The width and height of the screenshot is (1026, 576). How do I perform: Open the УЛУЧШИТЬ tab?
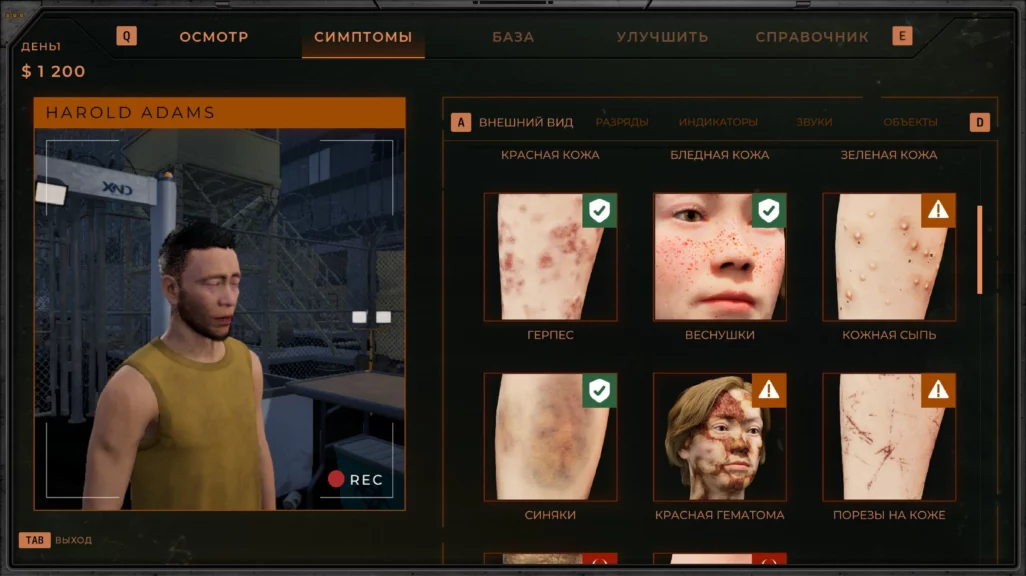(x=662, y=37)
